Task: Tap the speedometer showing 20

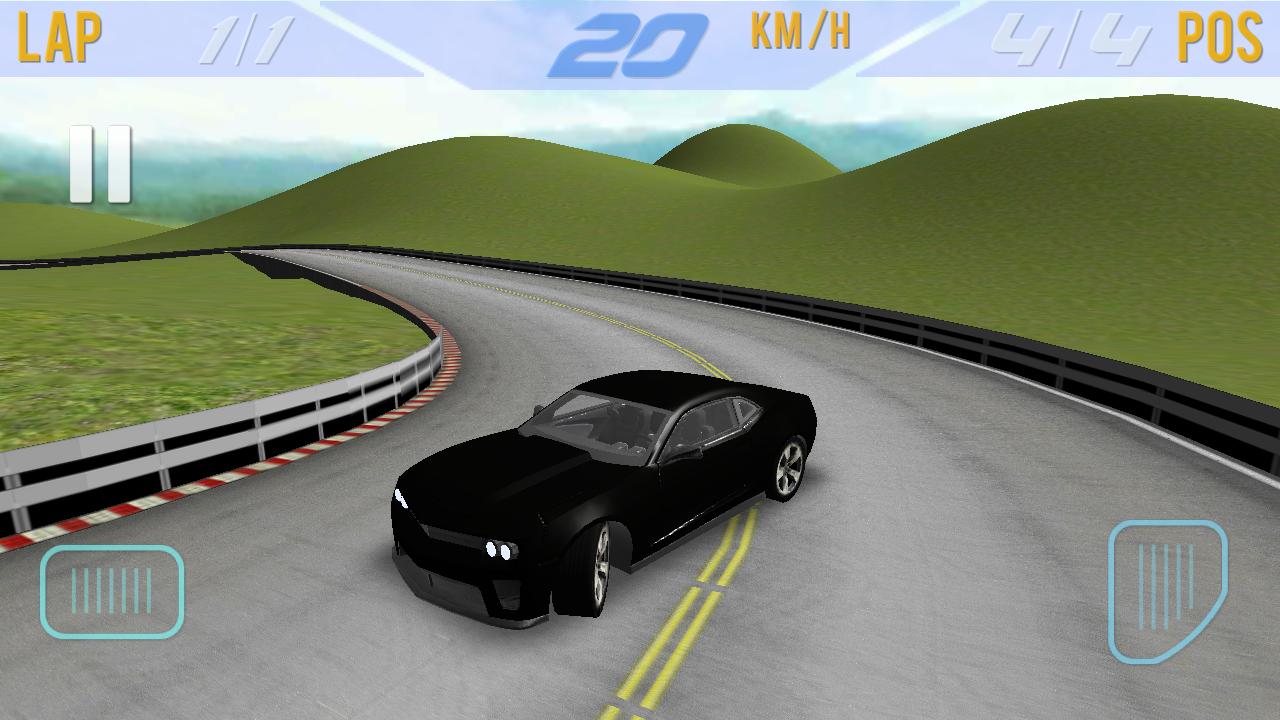Action: click(x=640, y=37)
